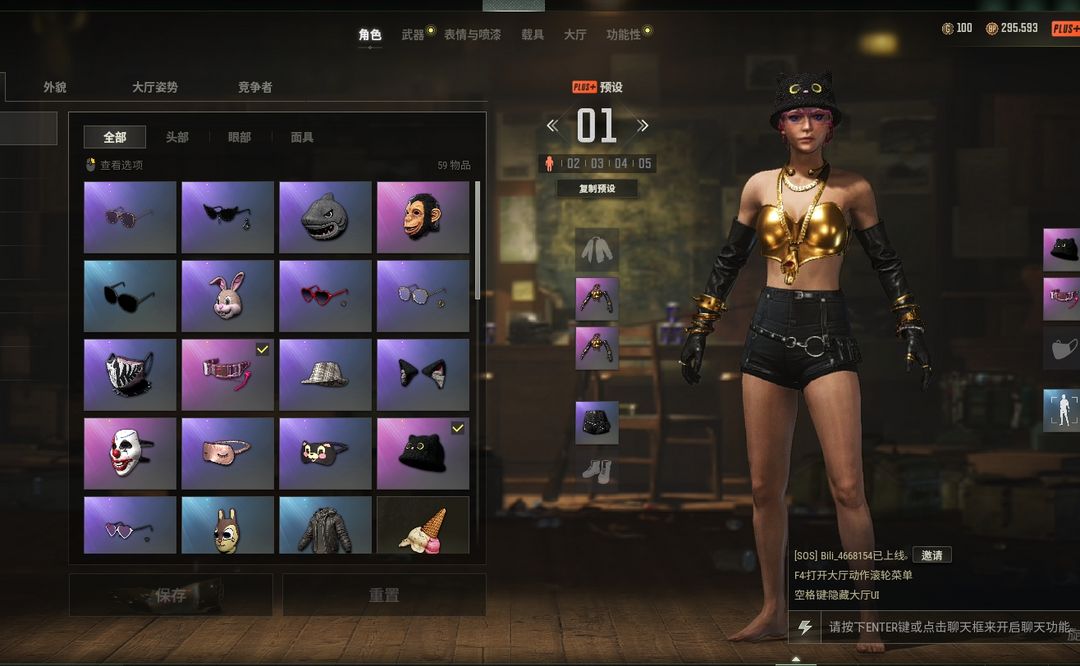
Task: Invite player with 邀请 button
Action: point(931,555)
